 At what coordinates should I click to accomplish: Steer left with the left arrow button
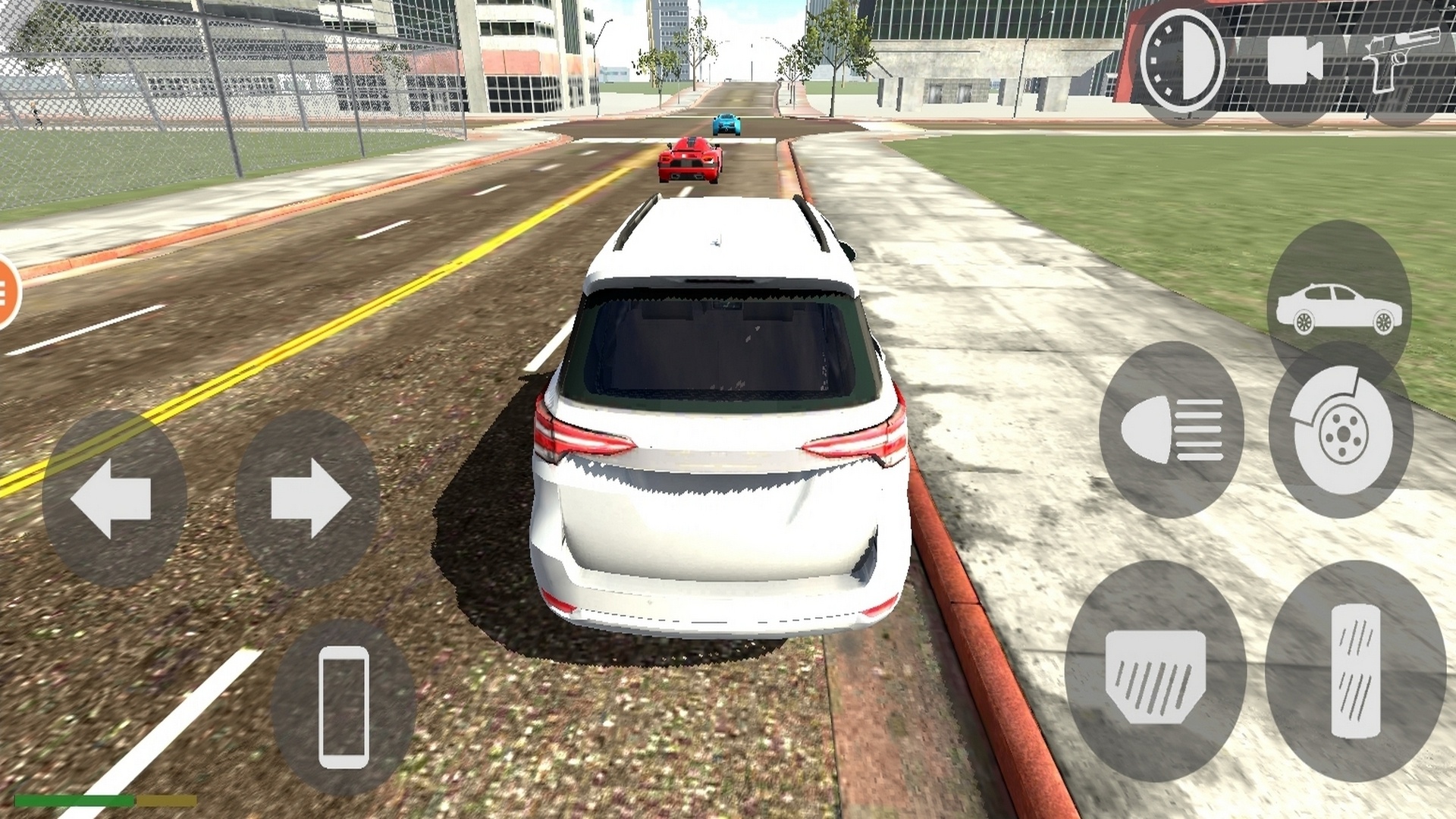pyautogui.click(x=114, y=499)
